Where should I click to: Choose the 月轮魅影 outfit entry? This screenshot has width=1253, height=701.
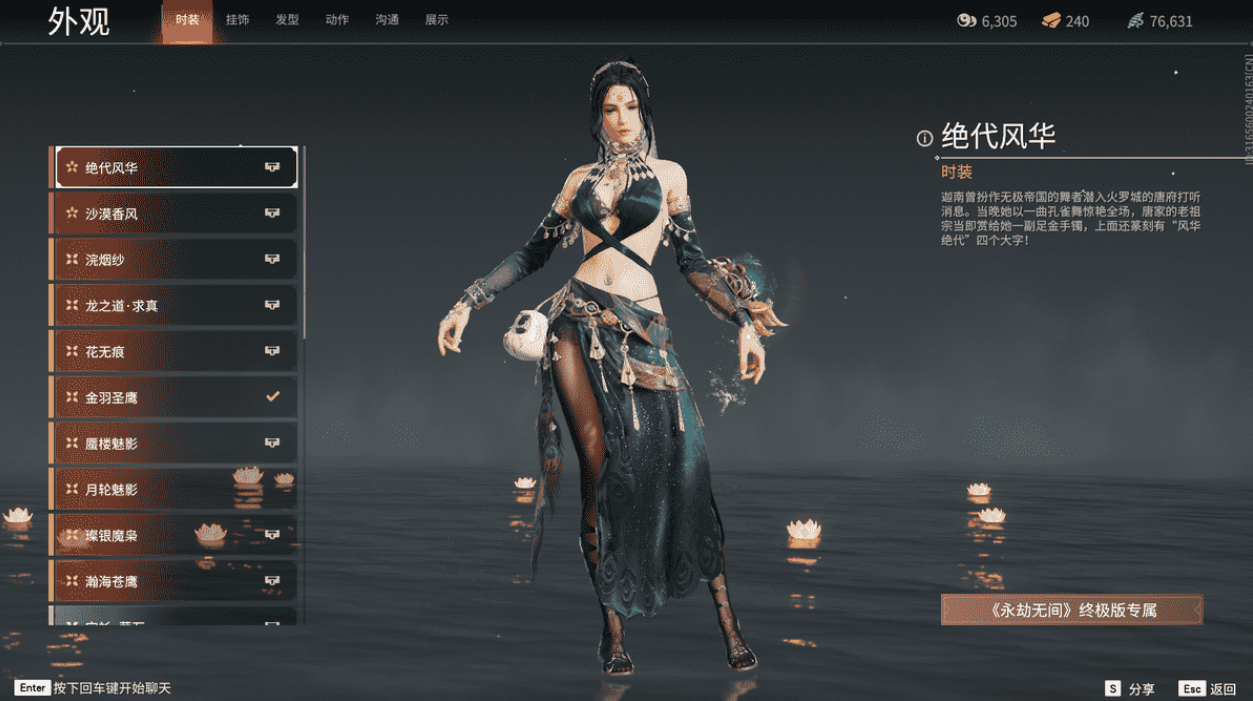point(175,489)
